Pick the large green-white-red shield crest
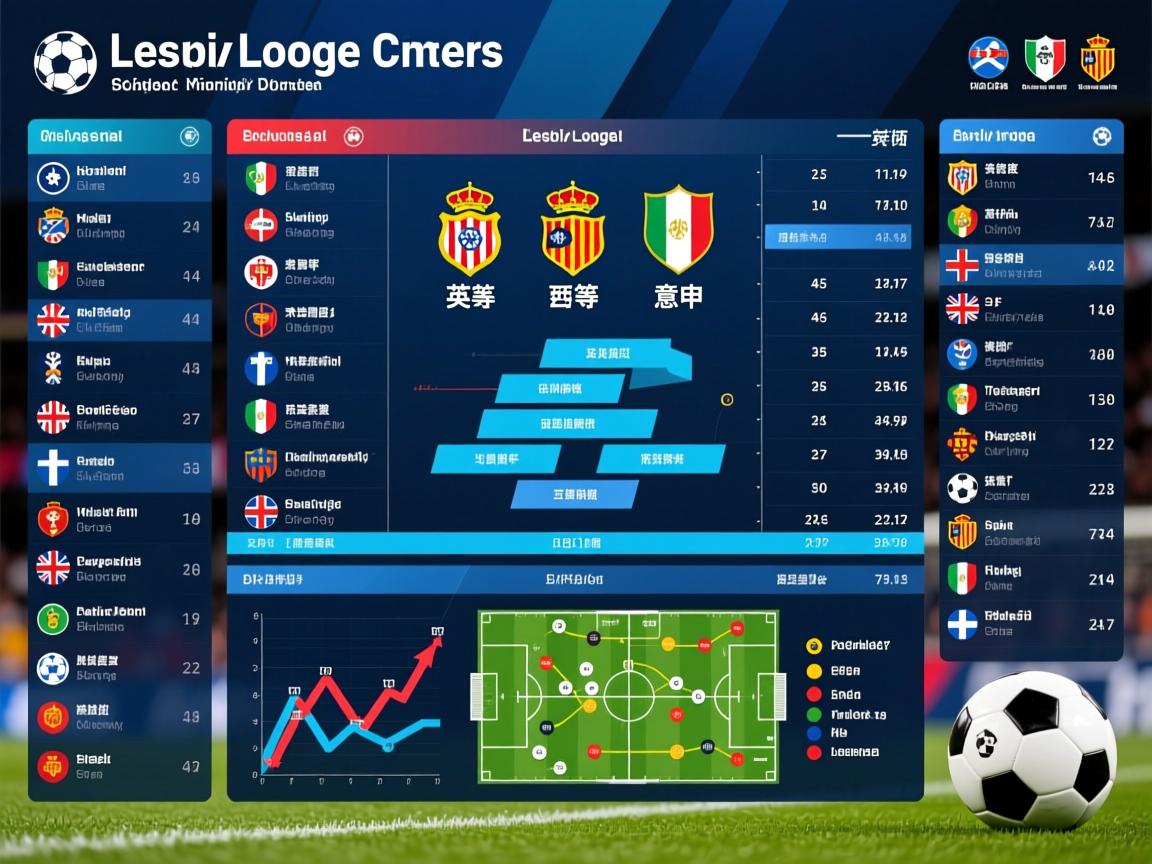The image size is (1152, 864). tap(678, 230)
